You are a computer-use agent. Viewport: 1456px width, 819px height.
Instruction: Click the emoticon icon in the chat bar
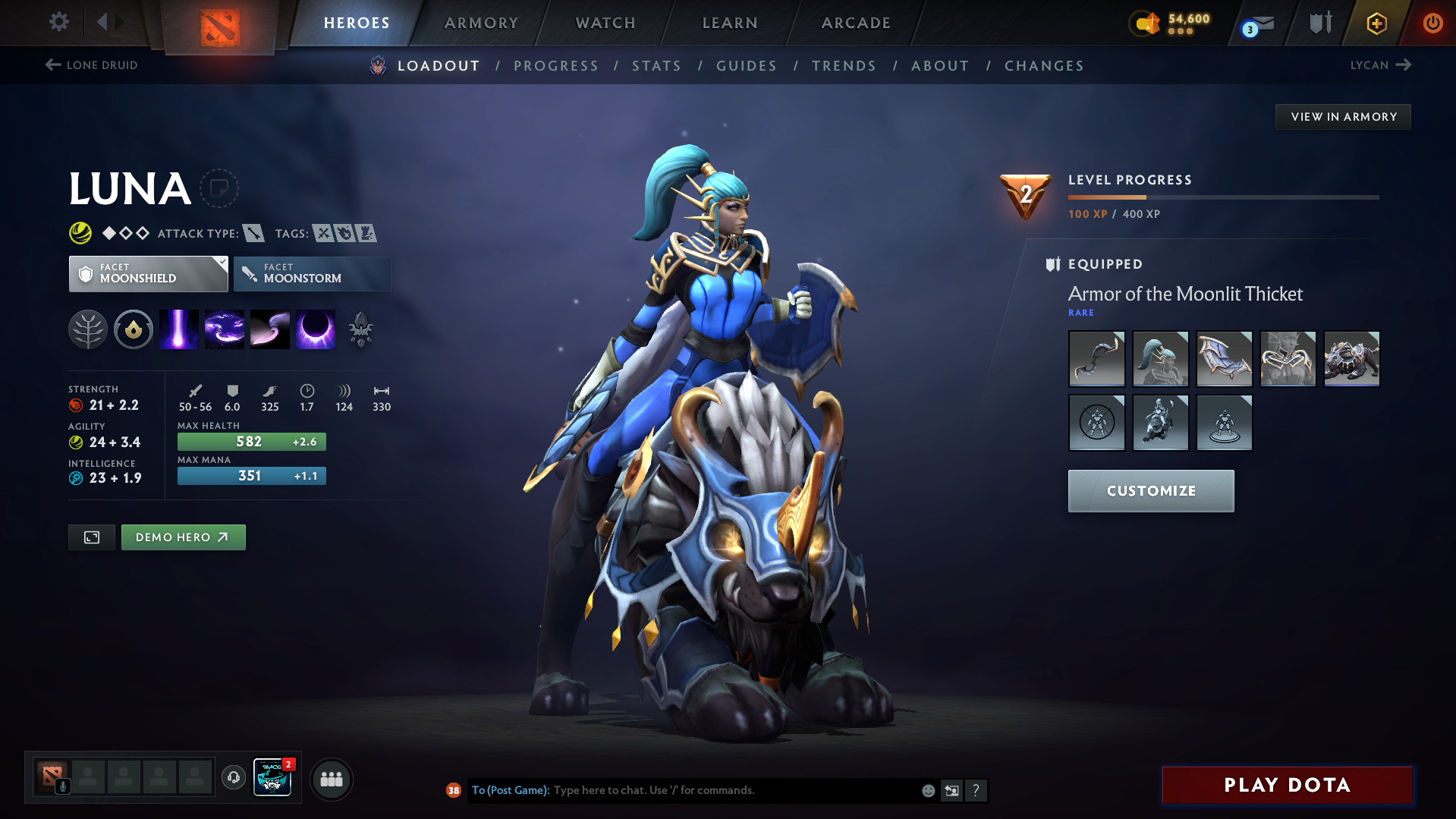point(927,790)
